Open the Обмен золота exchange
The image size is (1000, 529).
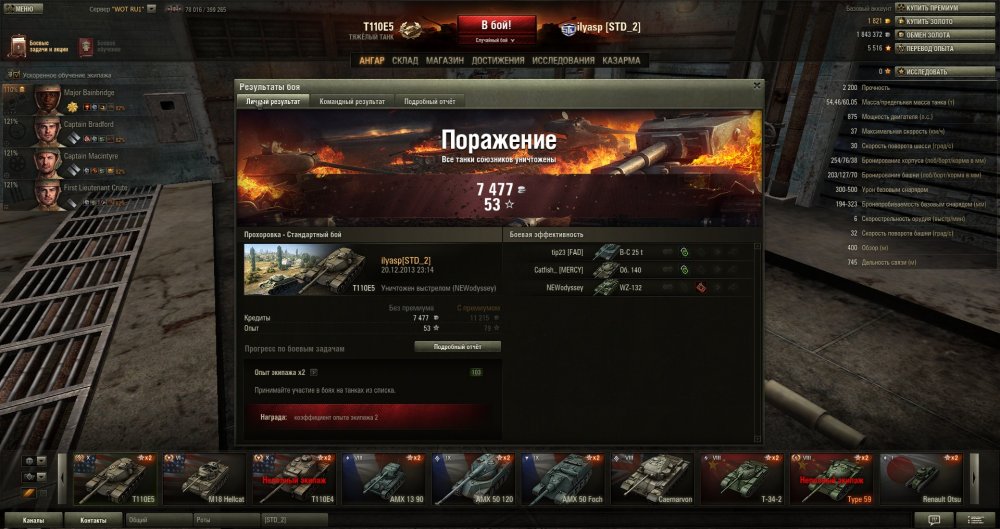point(945,33)
